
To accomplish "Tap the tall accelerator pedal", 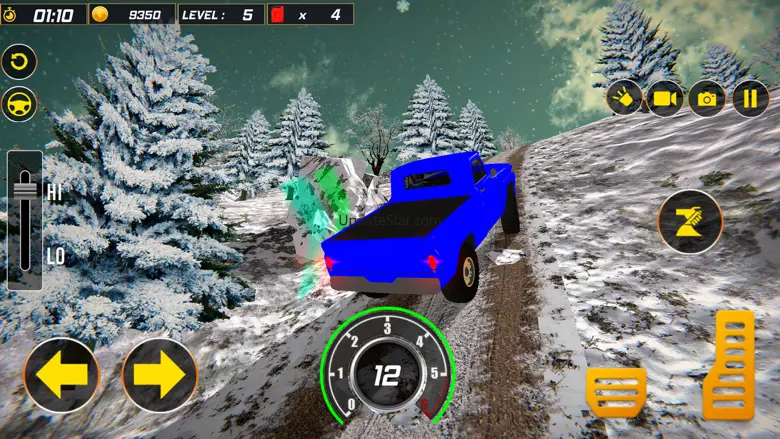I will 728,364.
